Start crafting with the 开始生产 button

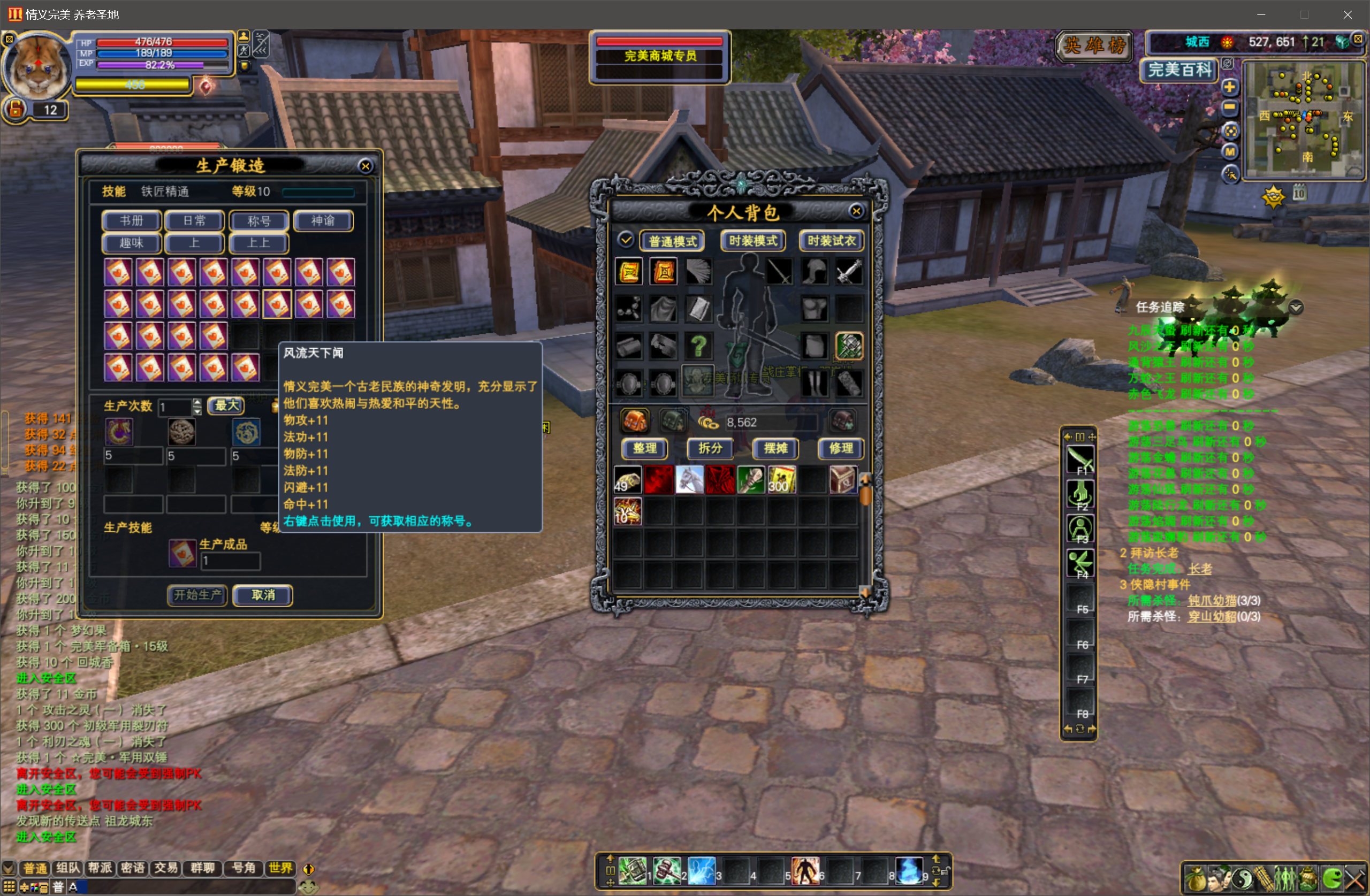[197, 595]
